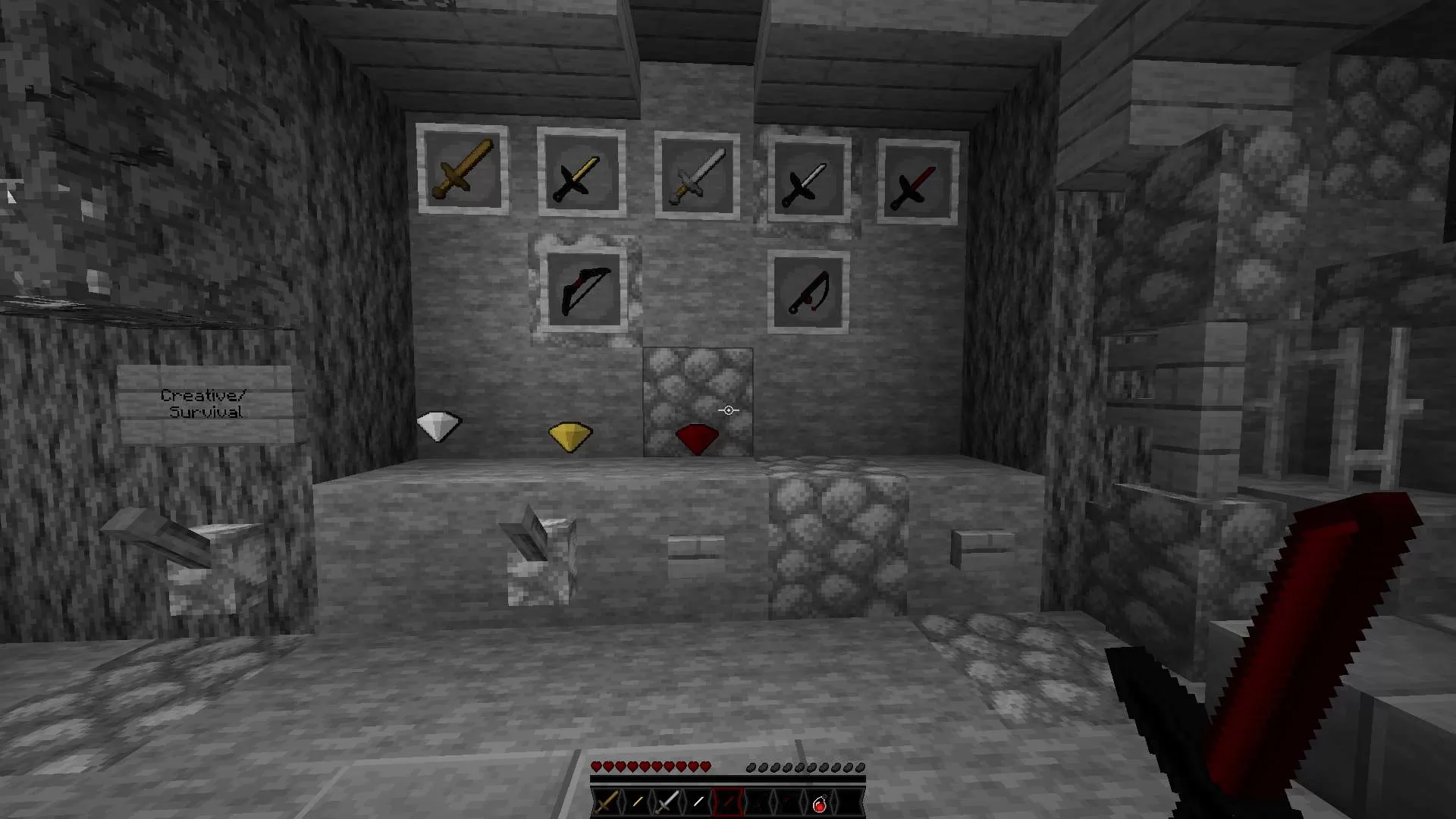Click the red gem on the ledge
The height and width of the screenshot is (819, 1456).
[695, 438]
